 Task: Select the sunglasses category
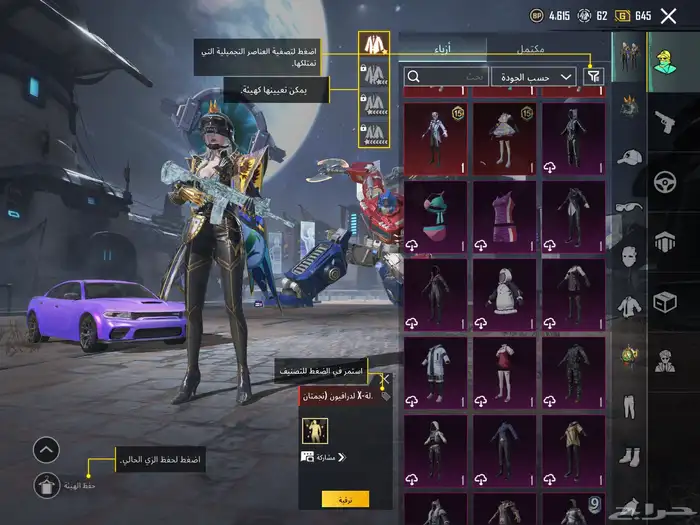tap(629, 208)
